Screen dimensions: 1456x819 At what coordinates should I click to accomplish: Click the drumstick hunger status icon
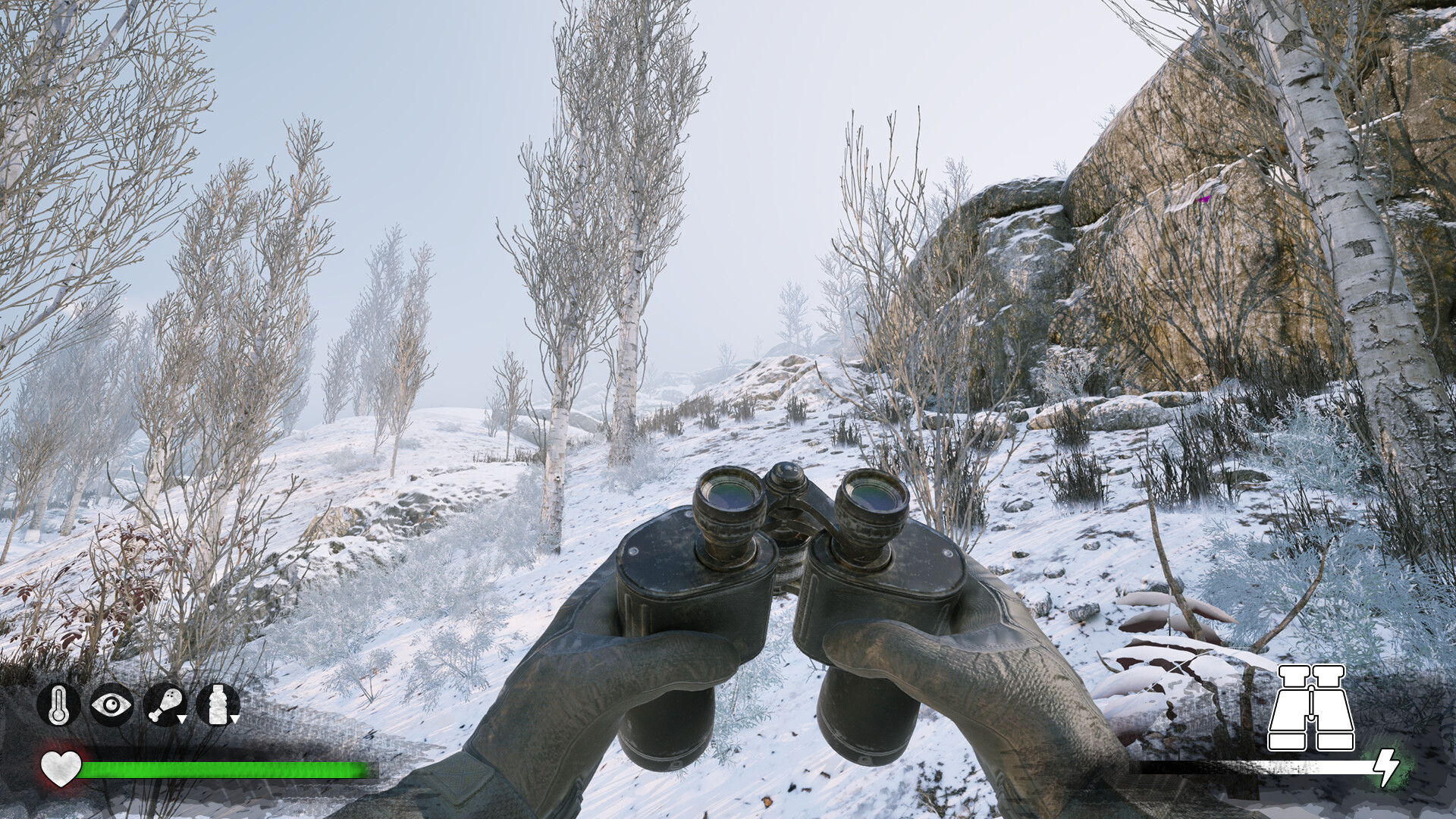[163, 704]
